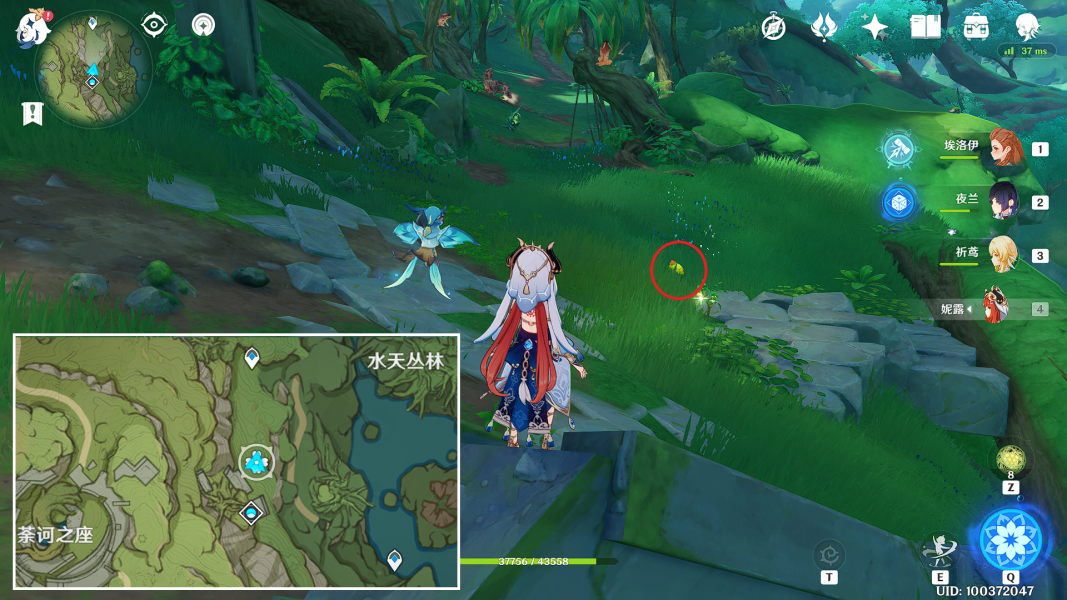Open the Paimon main menu
Viewport: 1067px width, 600px height.
tap(33, 28)
